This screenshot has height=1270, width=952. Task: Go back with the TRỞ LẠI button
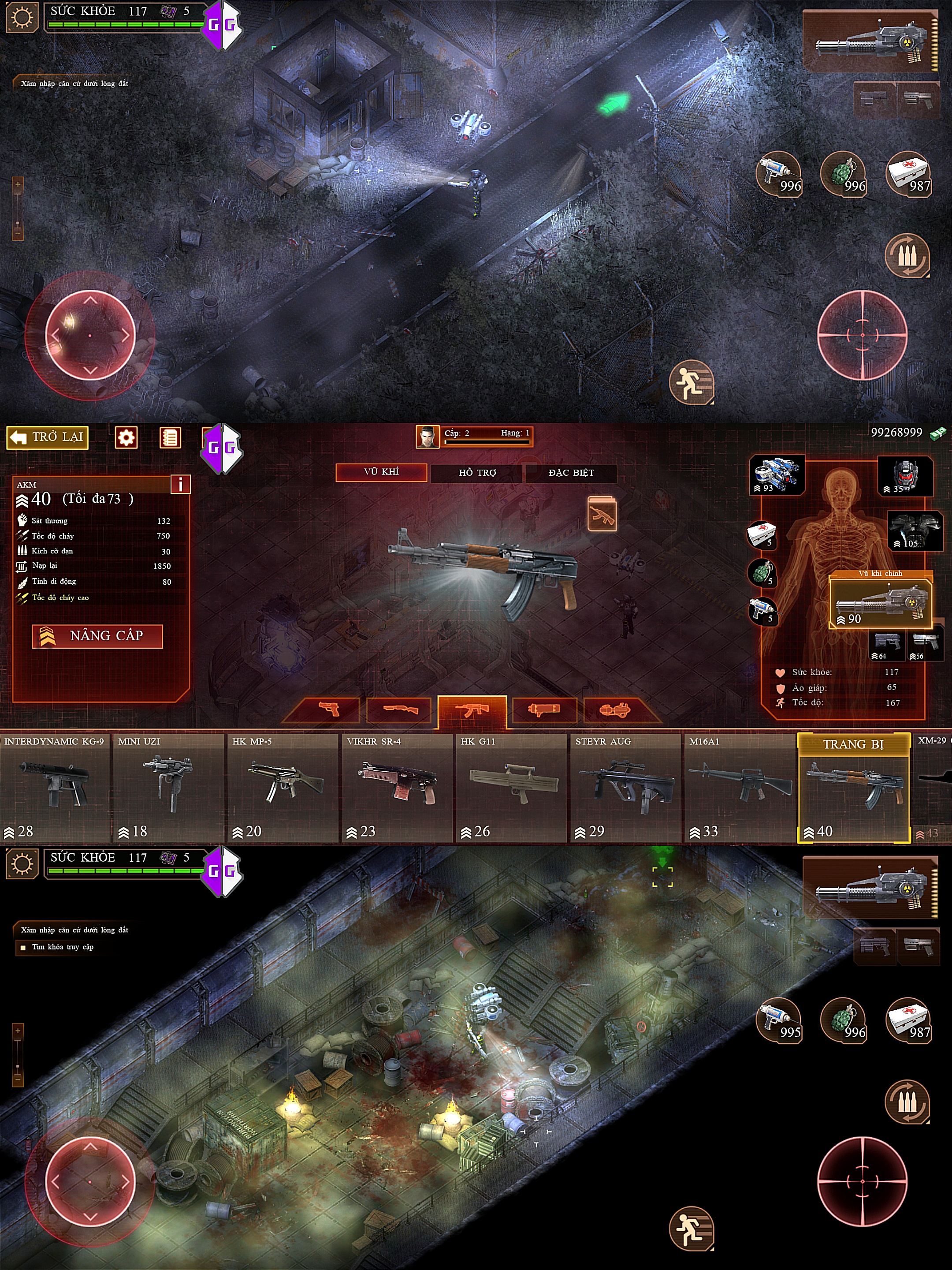(48, 437)
